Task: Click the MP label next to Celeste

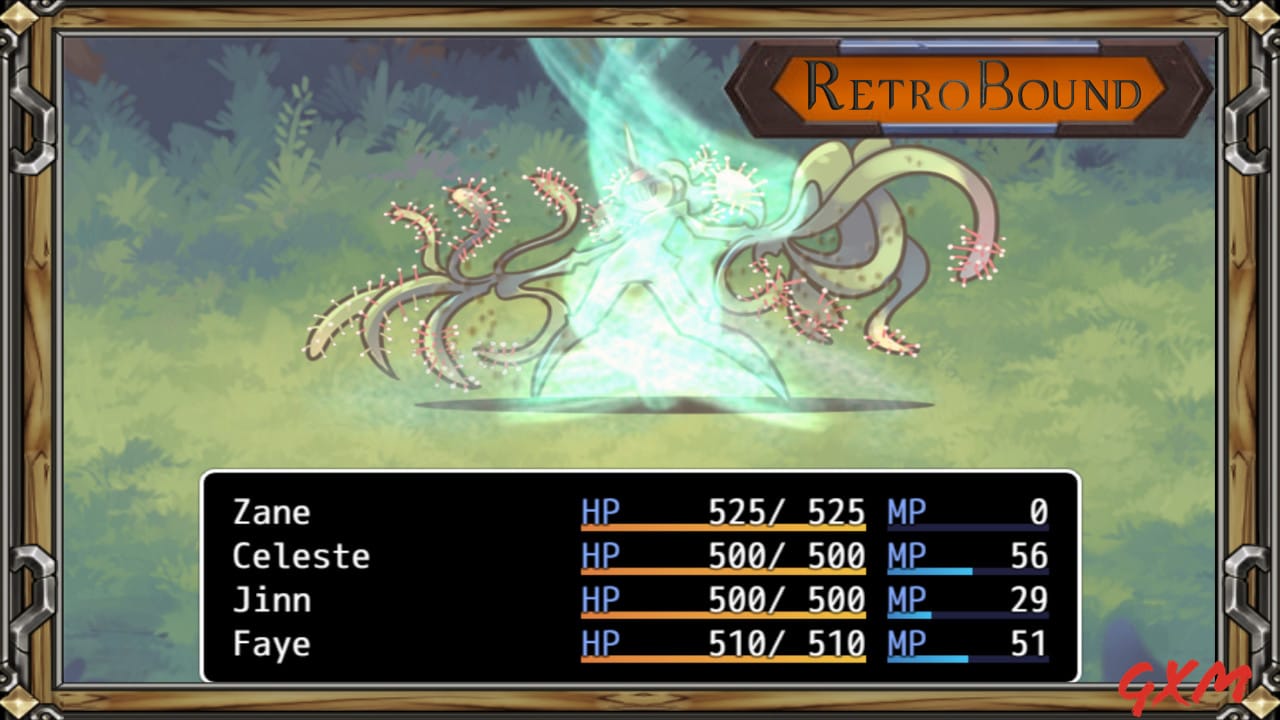Action: (x=906, y=556)
